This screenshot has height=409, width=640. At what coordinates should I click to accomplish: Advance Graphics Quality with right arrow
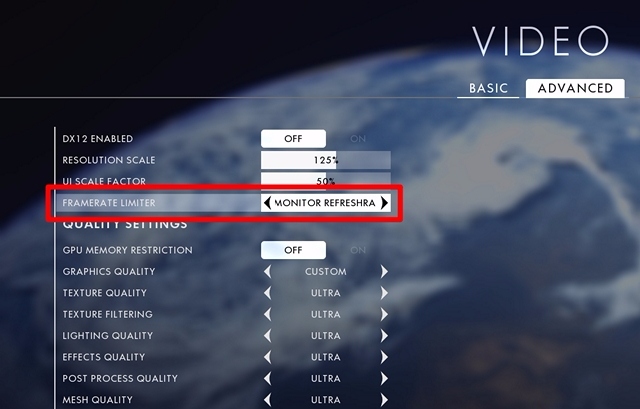pos(384,271)
